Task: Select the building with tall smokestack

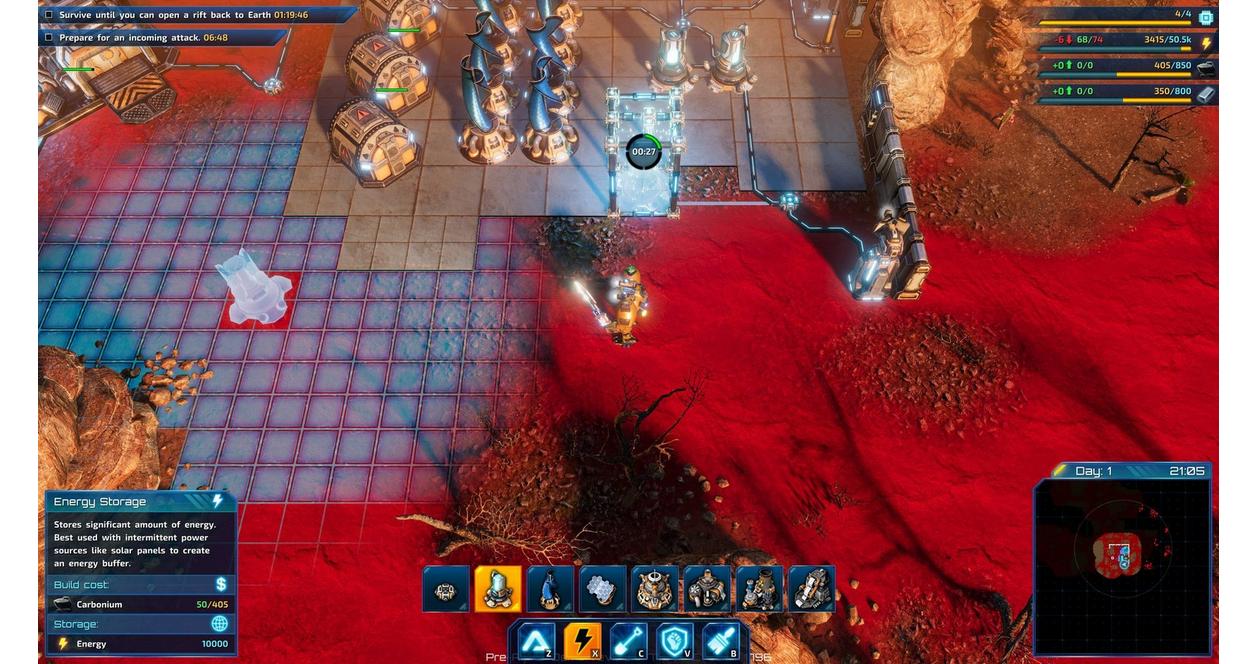Action: pos(759,590)
